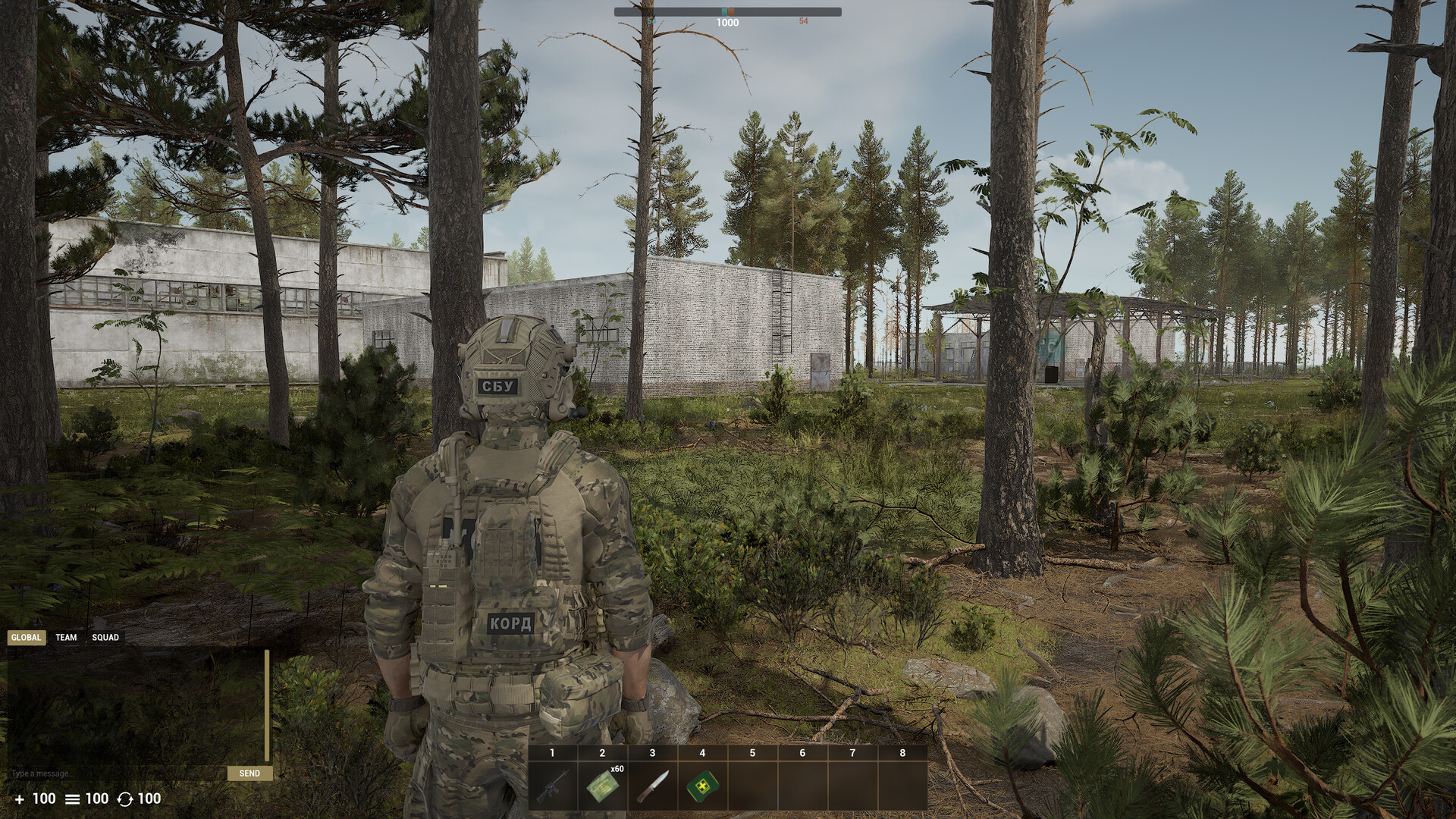Viewport: 1456px width, 819px height.
Task: Click the 1000 counter below the top bar
Action: pos(727,22)
